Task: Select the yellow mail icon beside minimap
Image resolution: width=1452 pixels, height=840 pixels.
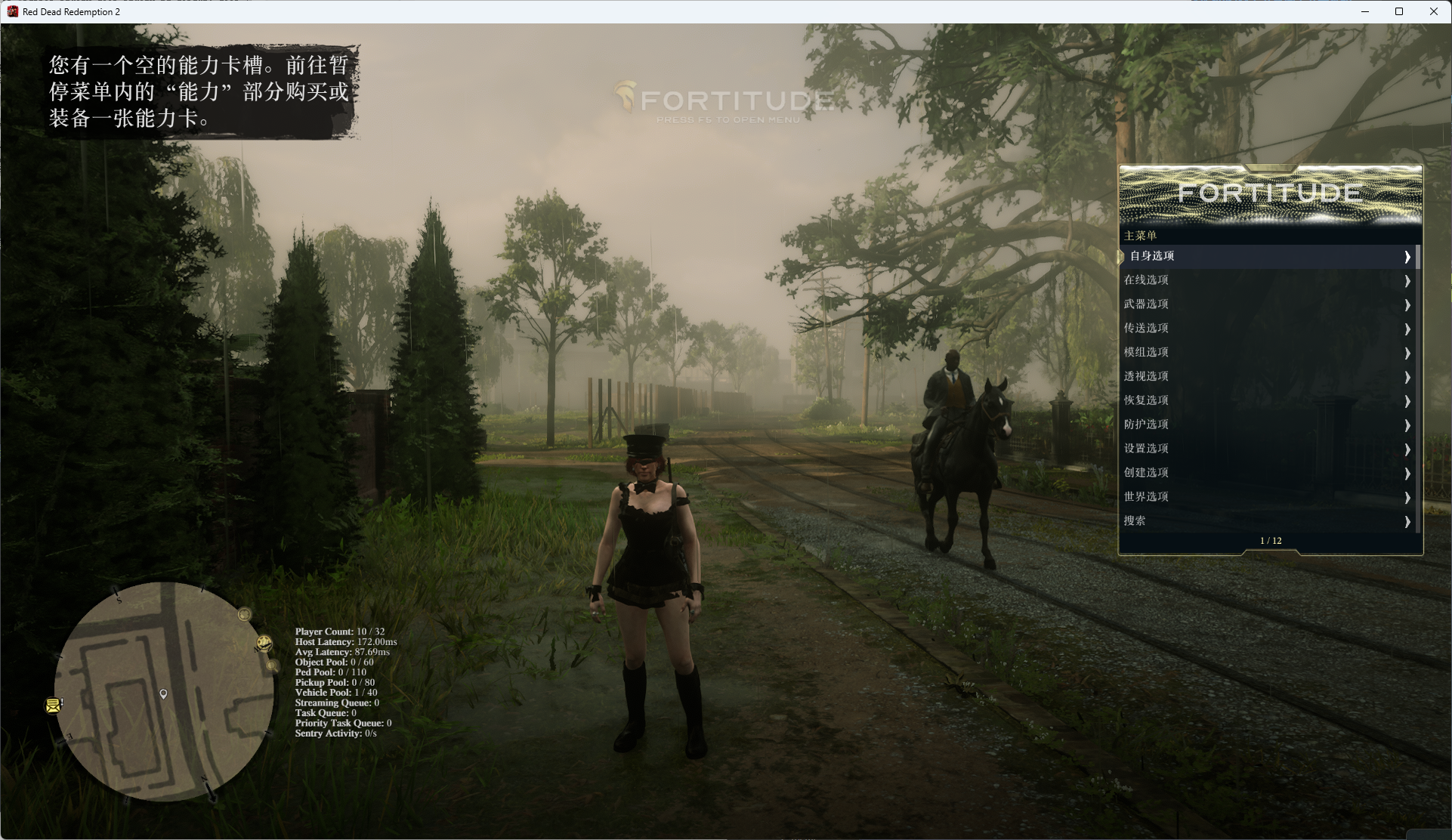Action: pos(53,706)
